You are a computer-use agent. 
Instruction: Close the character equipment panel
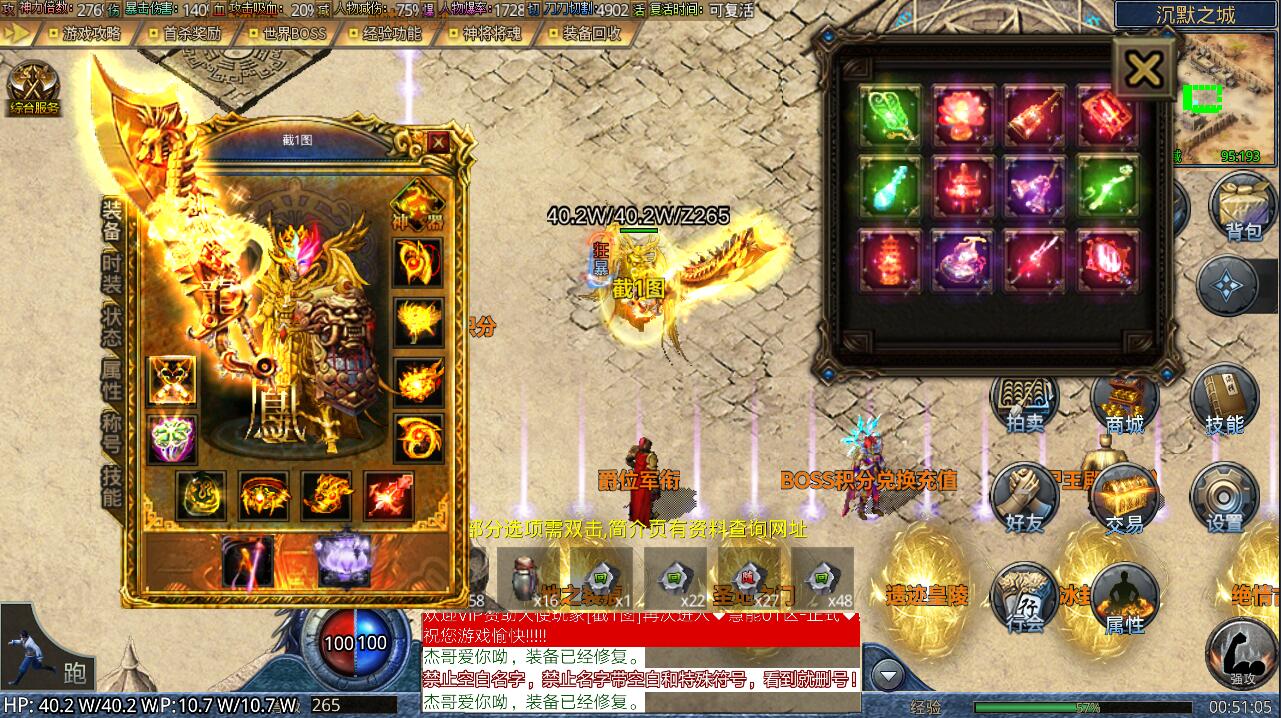pyautogui.click(x=438, y=142)
